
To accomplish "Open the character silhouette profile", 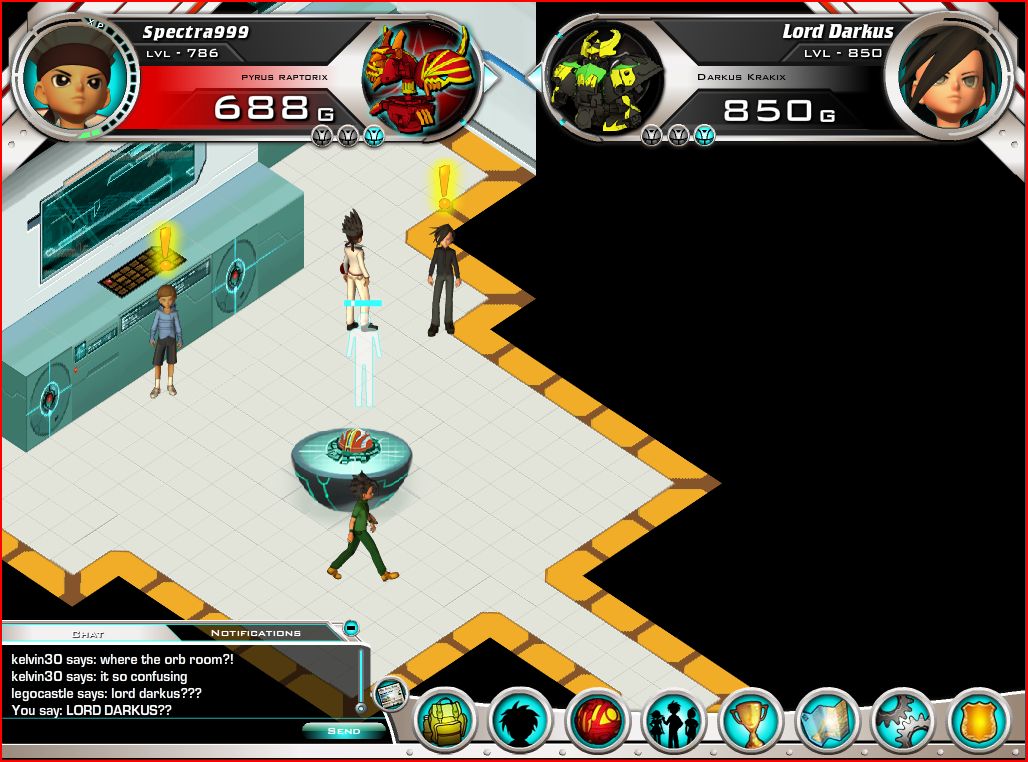I will coord(521,720).
